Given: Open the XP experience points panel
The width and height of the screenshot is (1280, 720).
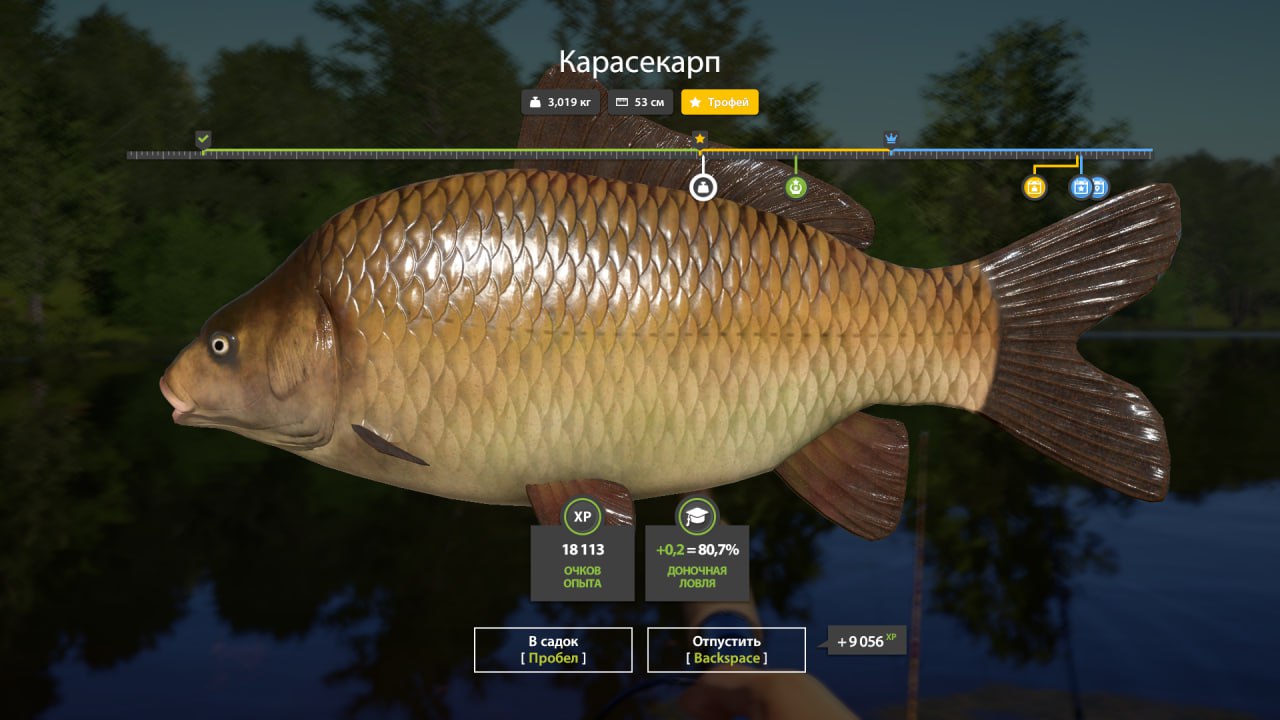Looking at the screenshot, I should click(x=582, y=550).
